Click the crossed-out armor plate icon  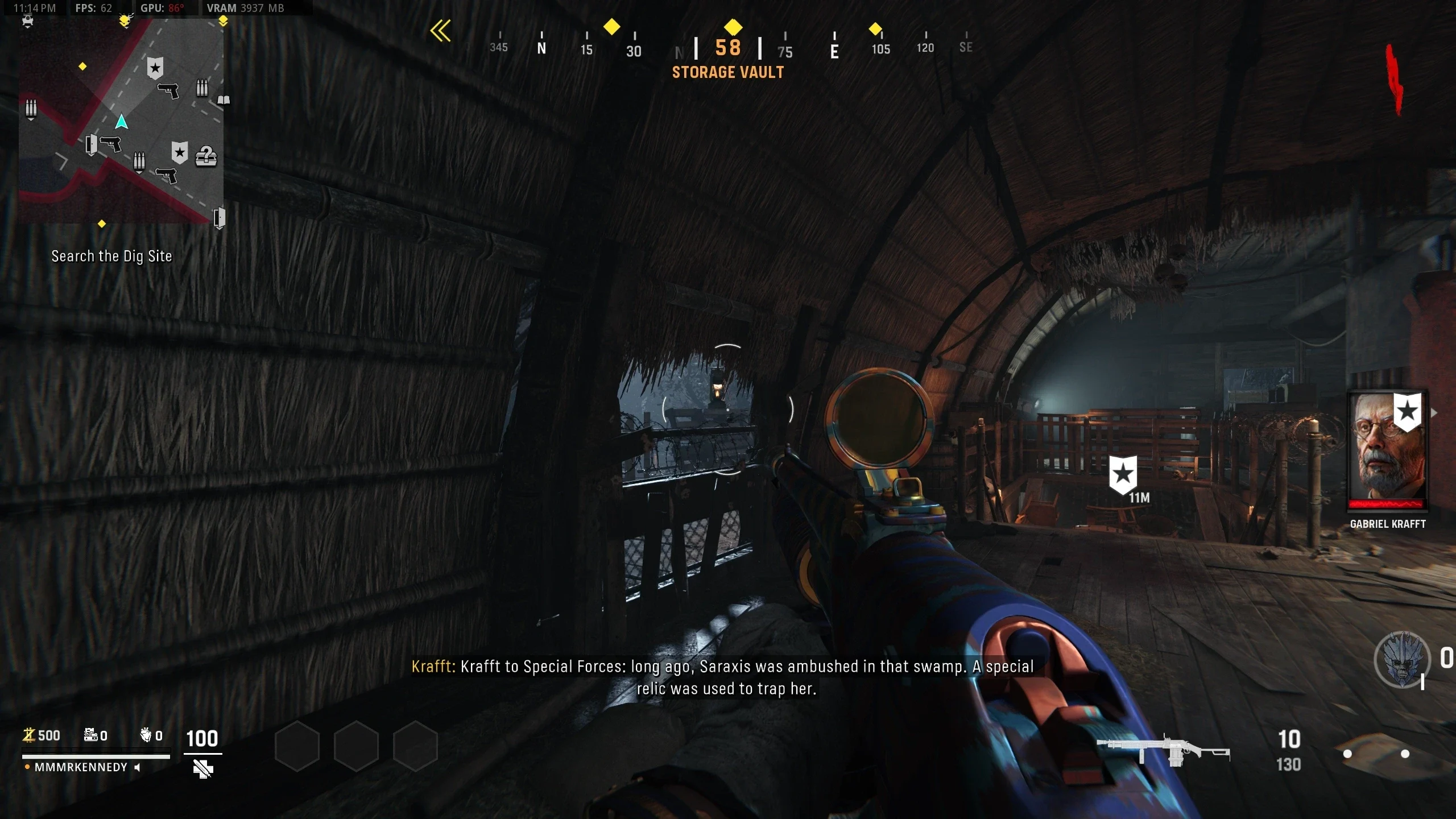[x=202, y=769]
